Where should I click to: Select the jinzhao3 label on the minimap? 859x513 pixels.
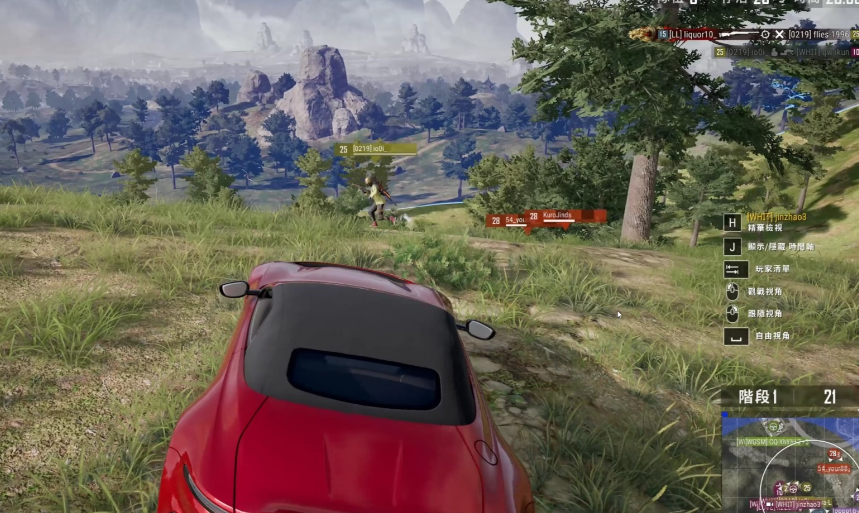pos(799,504)
